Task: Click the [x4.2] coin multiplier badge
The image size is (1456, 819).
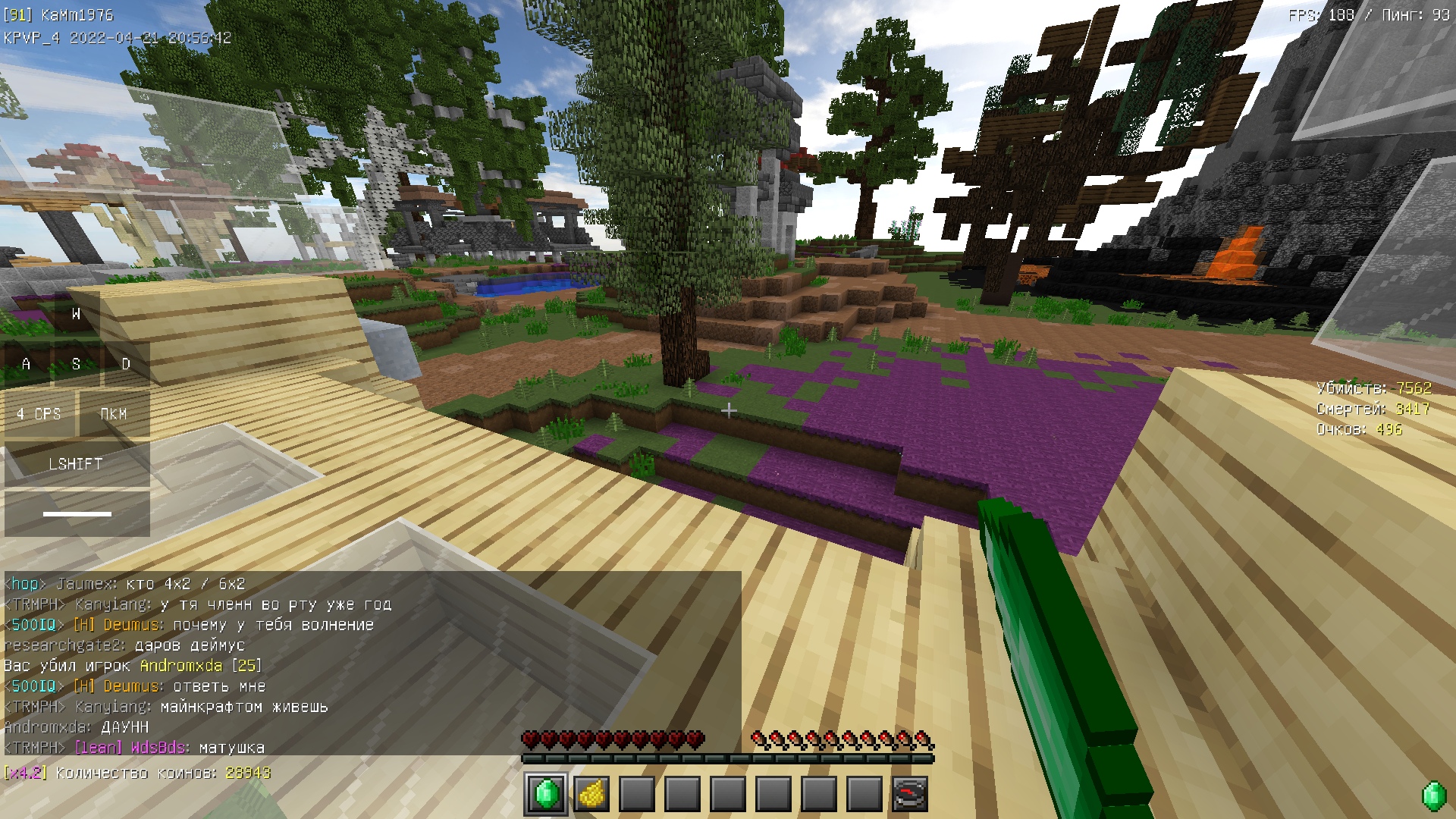Action: [x=27, y=774]
